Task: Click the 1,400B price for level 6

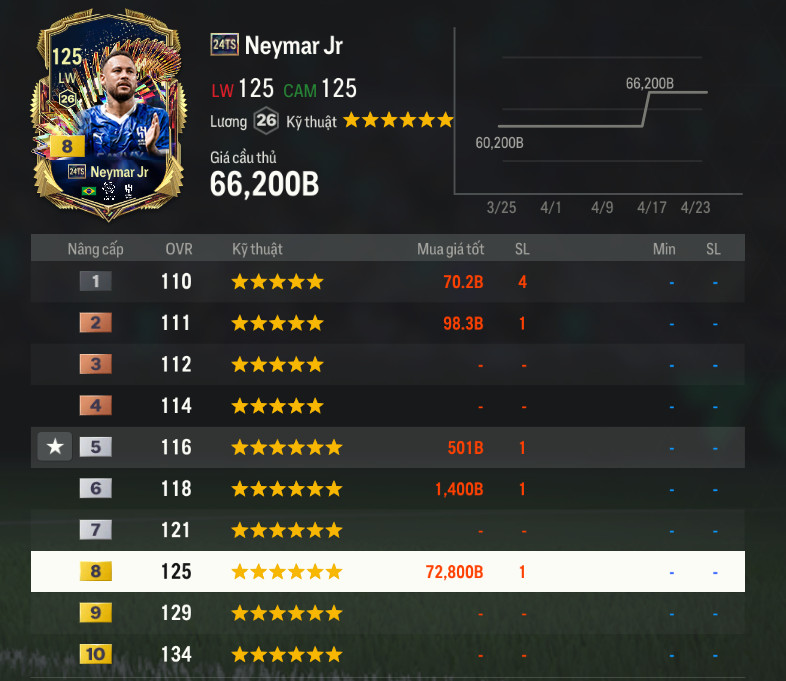Action: coord(459,489)
